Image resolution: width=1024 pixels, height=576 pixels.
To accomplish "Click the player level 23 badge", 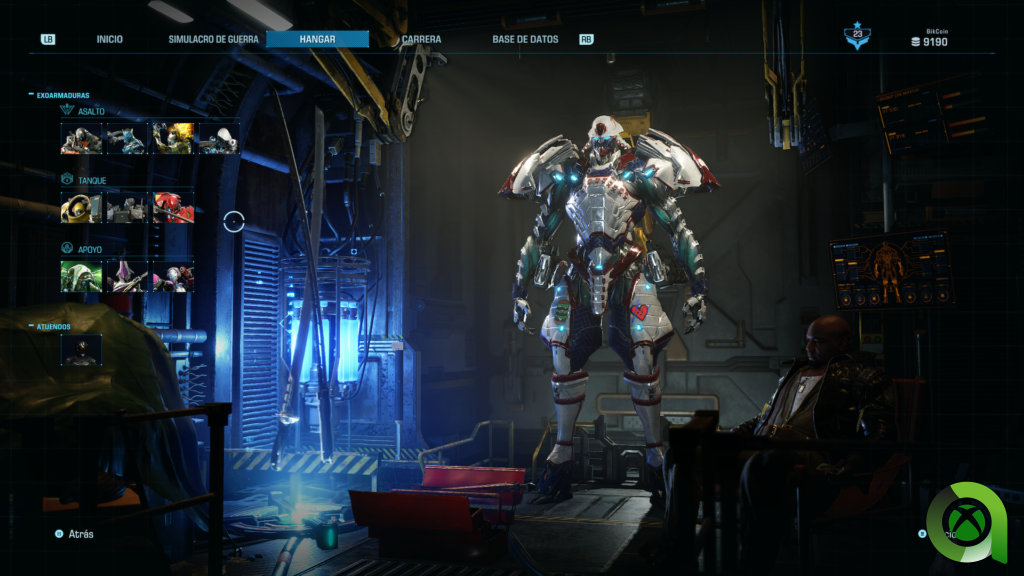I will [857, 38].
